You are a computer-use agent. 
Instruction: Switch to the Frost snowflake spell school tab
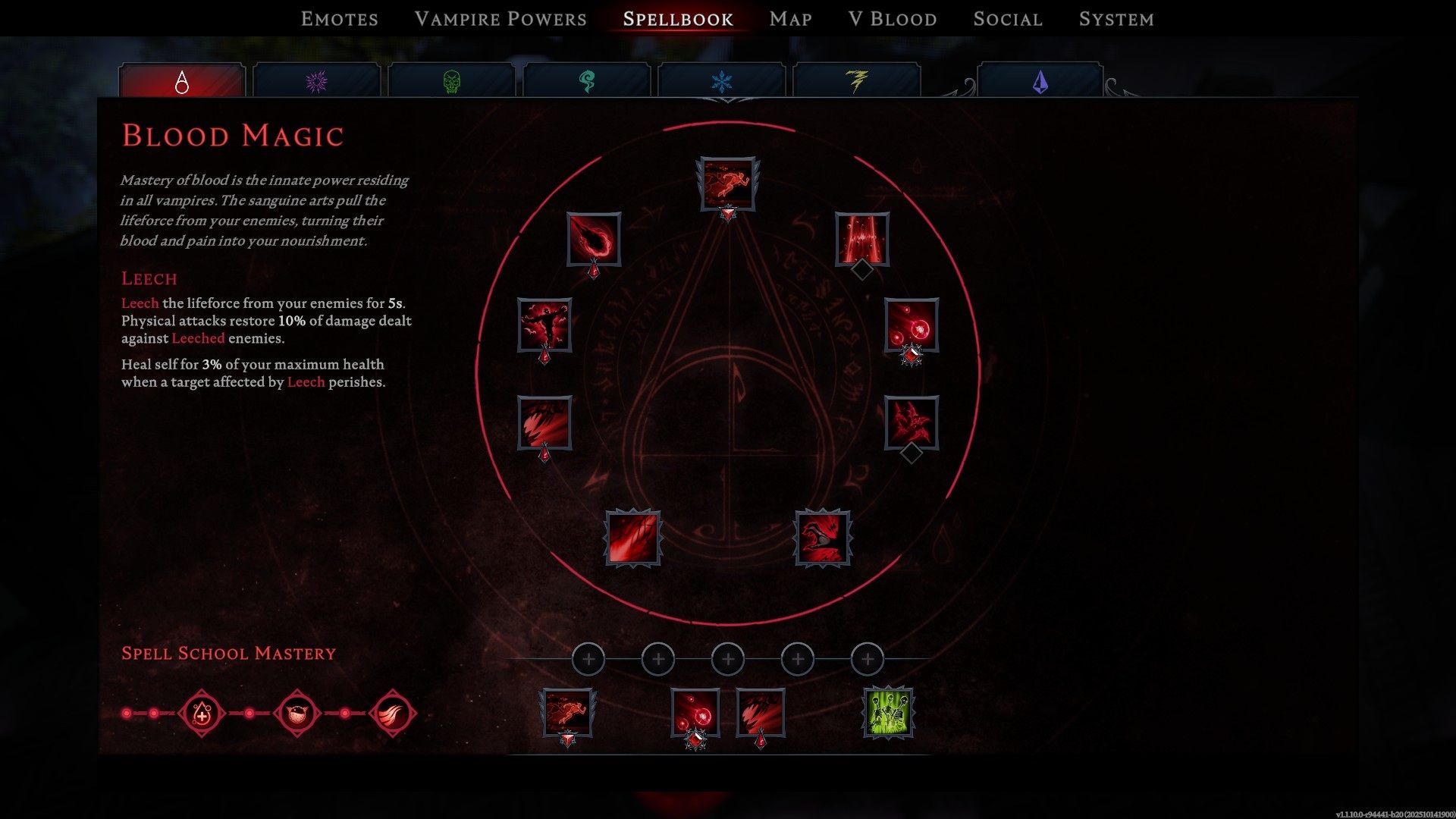click(722, 80)
